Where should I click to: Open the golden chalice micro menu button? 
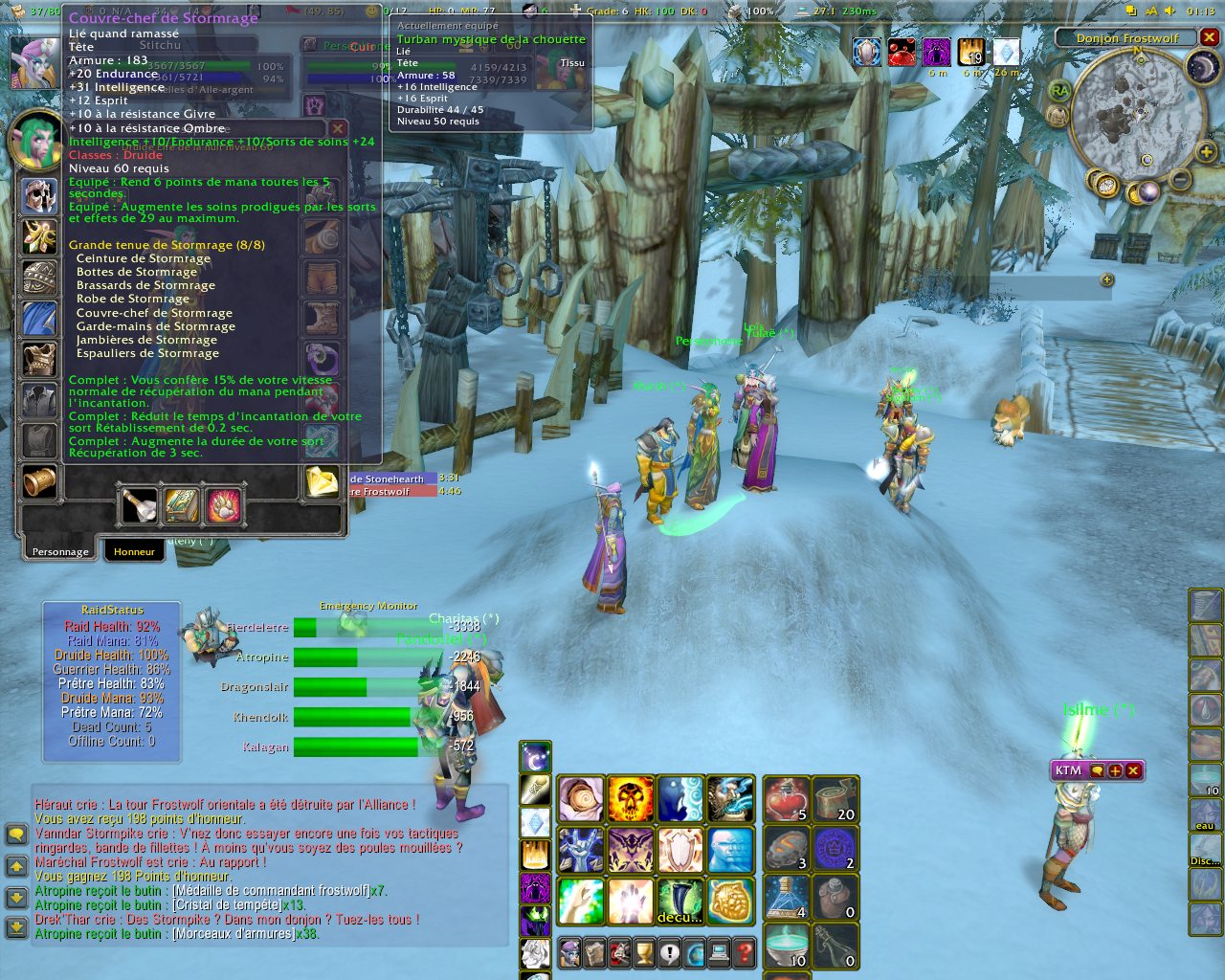644,953
